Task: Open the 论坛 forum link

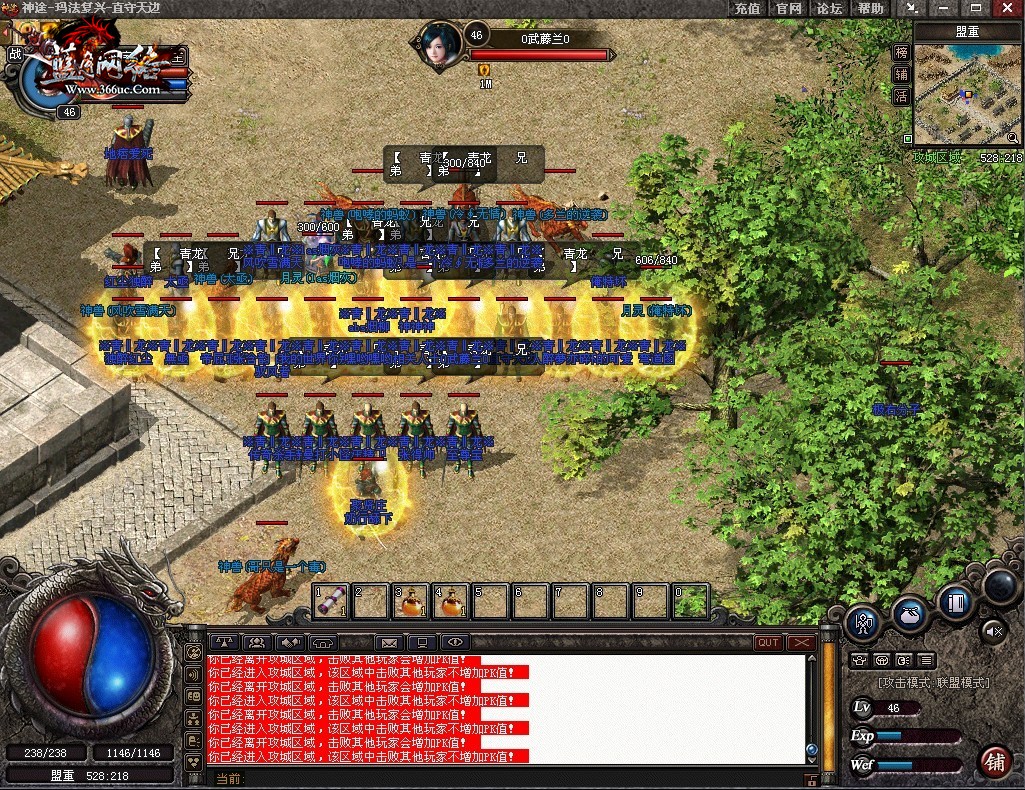Action: click(829, 8)
